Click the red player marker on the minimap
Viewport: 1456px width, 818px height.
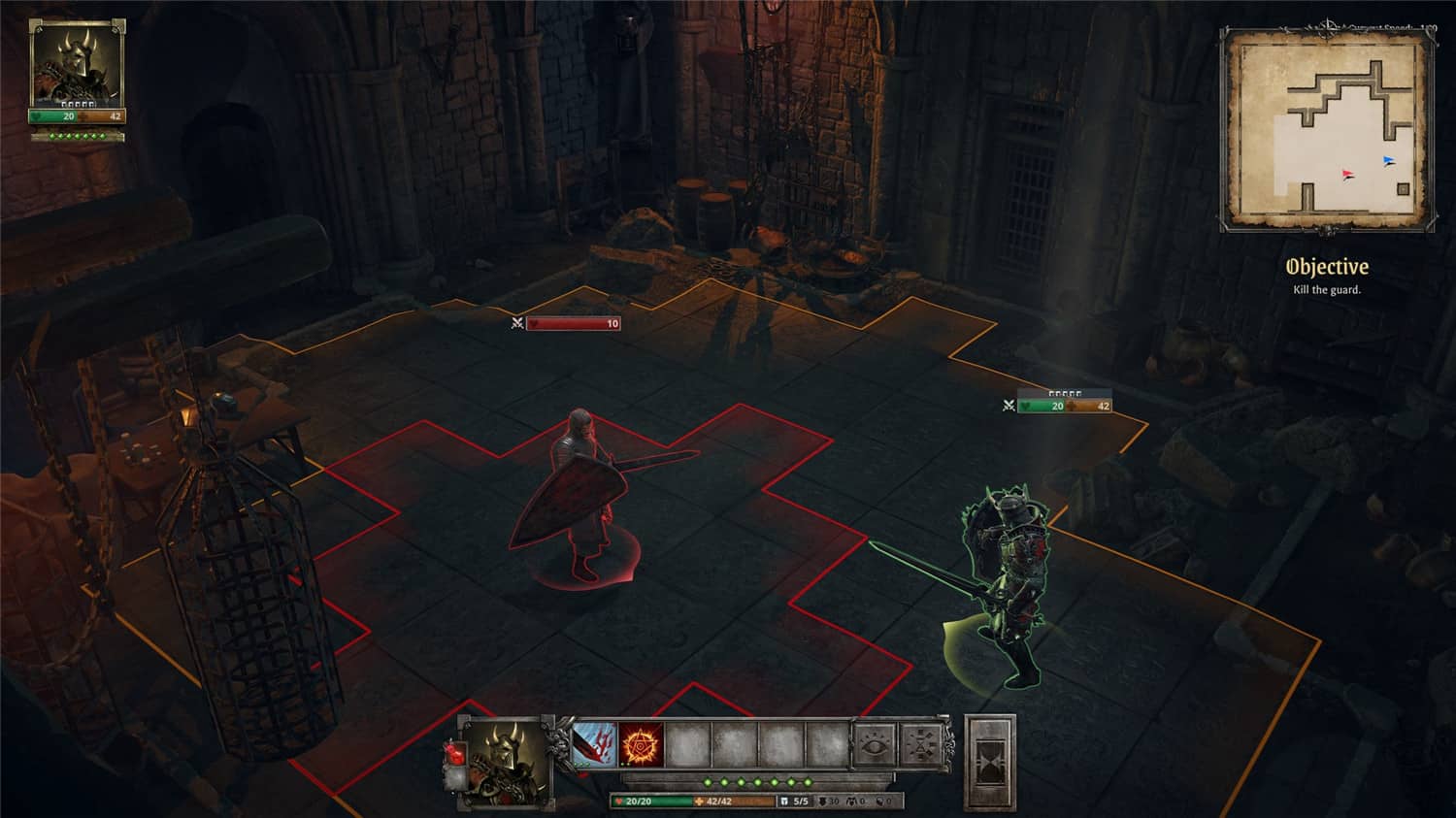click(x=1348, y=173)
